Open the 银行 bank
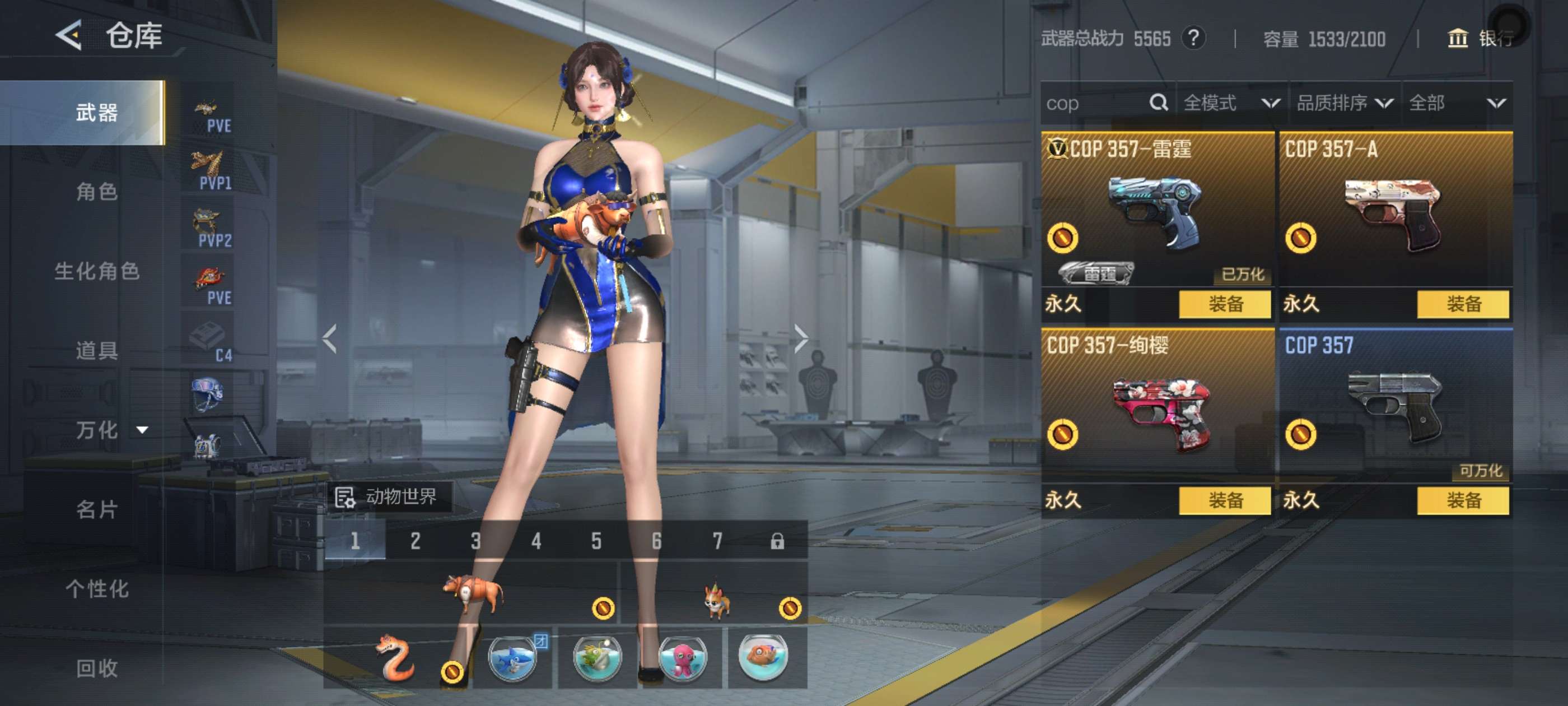The image size is (1568, 706). coord(1480,38)
